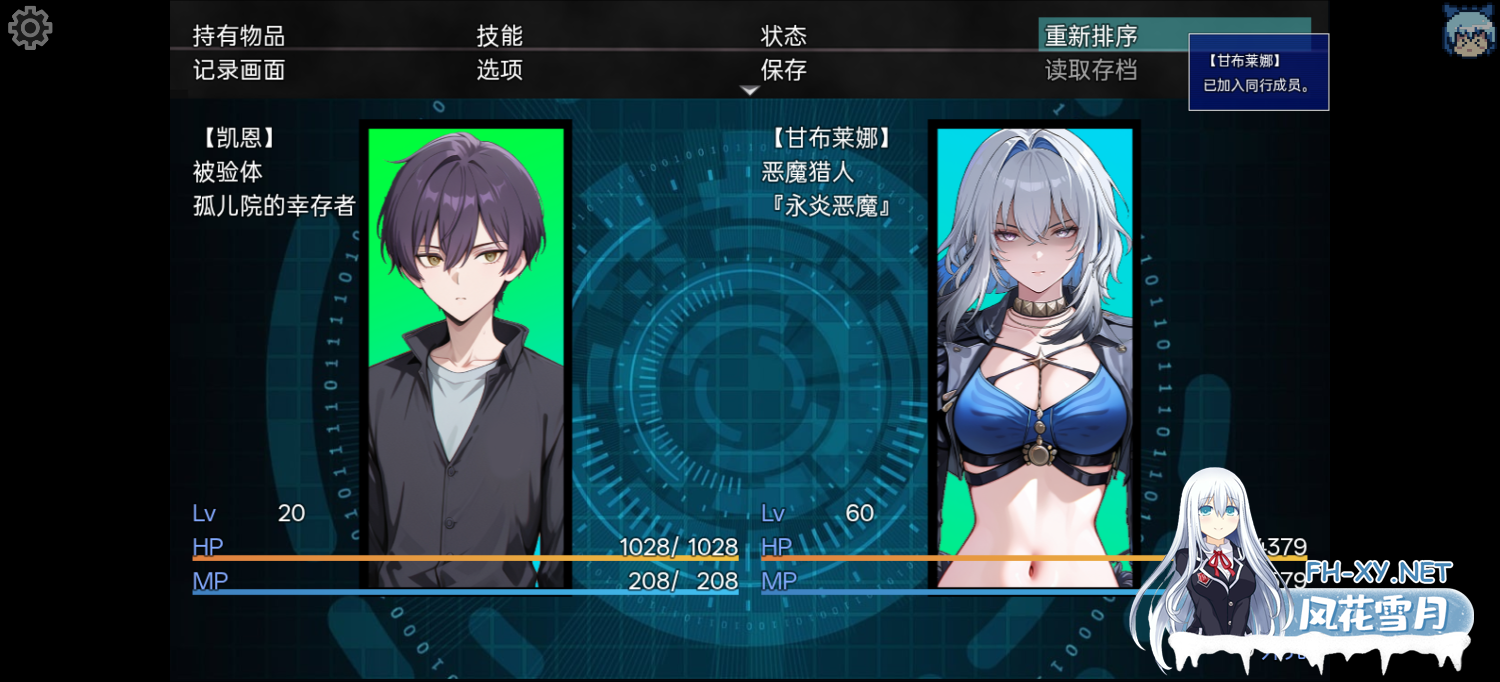Image resolution: width=1500 pixels, height=682 pixels.
Task: Select 保存 to save the game
Action: point(784,70)
